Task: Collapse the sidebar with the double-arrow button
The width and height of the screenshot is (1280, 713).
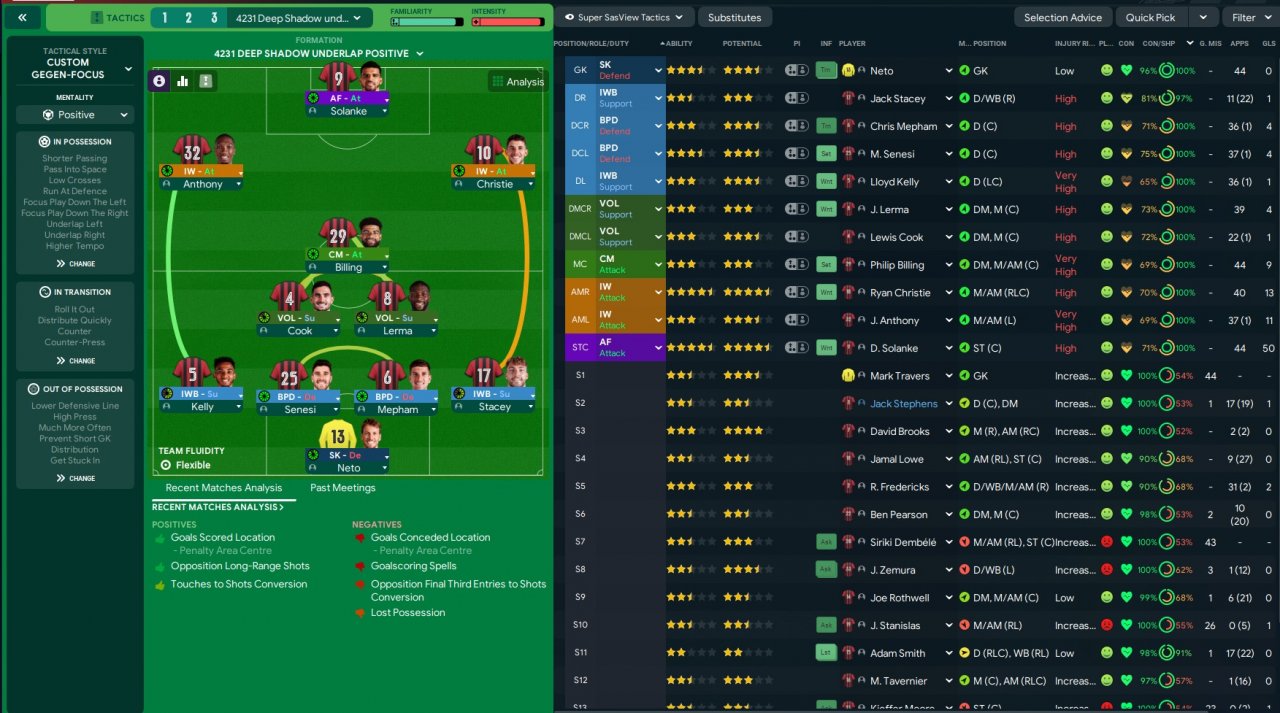Action: 22,17
